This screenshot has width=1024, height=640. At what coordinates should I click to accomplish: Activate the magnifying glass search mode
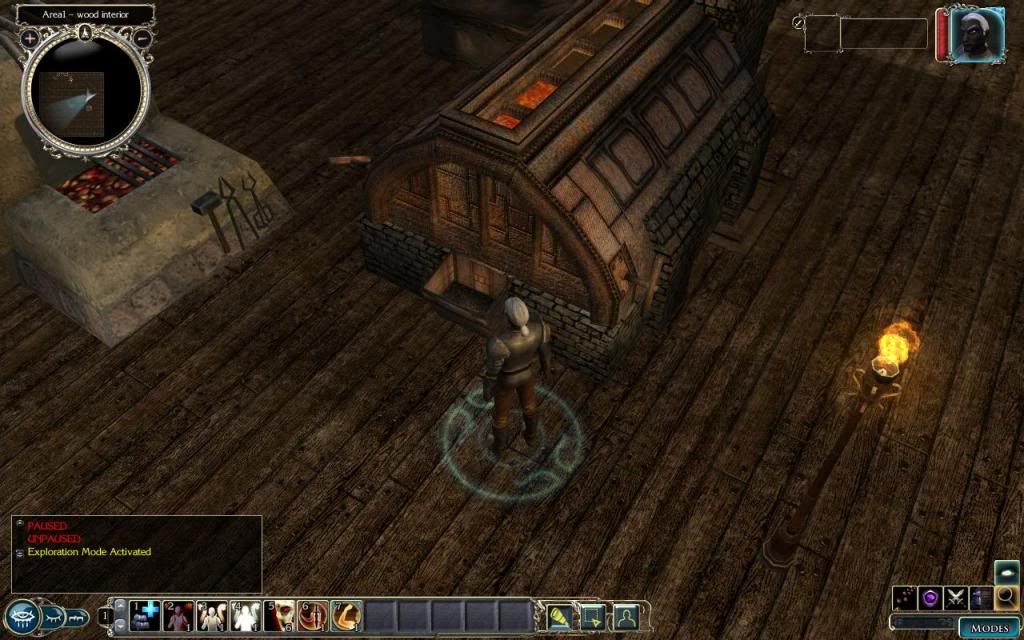(x=1007, y=598)
